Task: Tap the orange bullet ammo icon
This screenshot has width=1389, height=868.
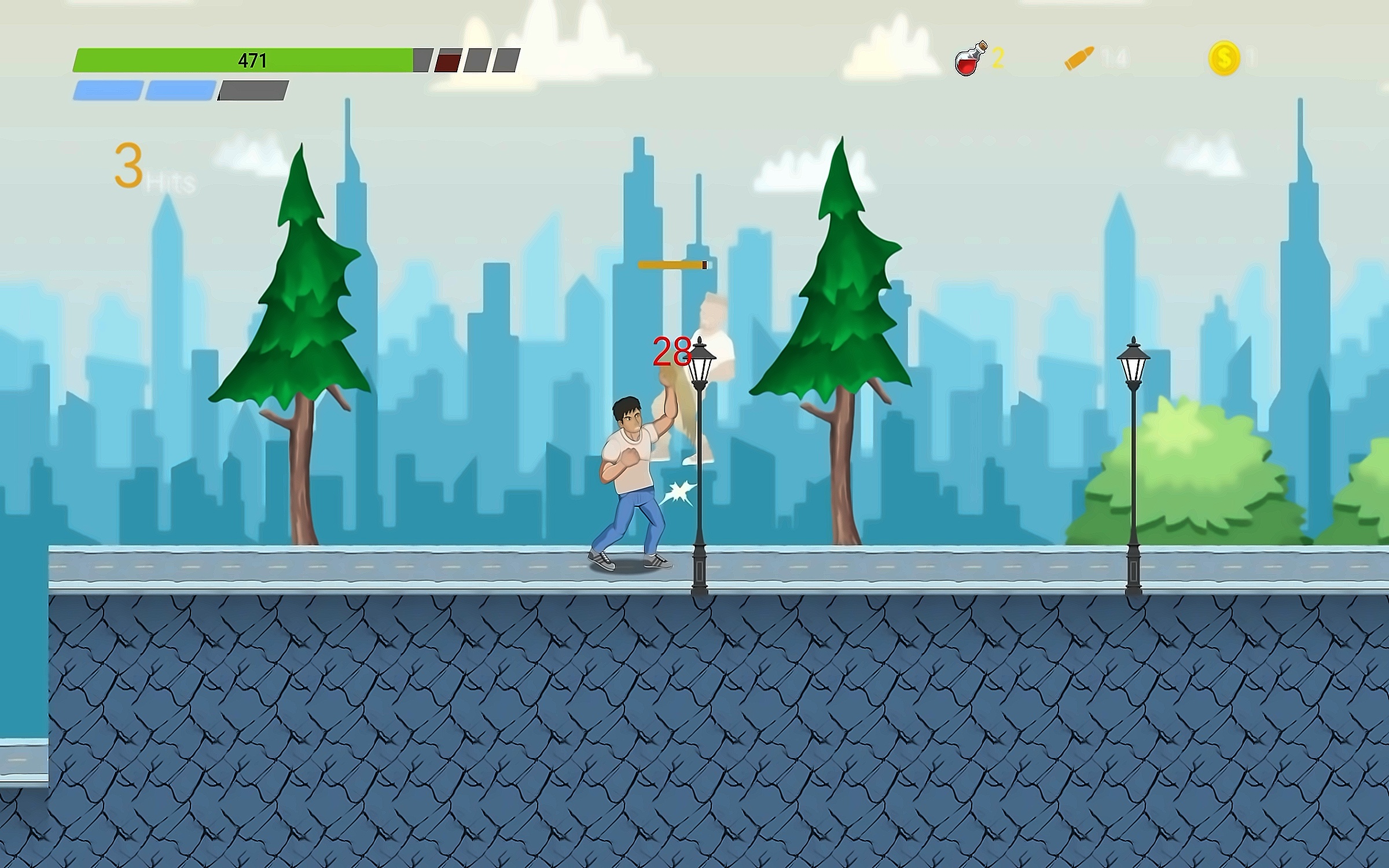Action: 1079,58
